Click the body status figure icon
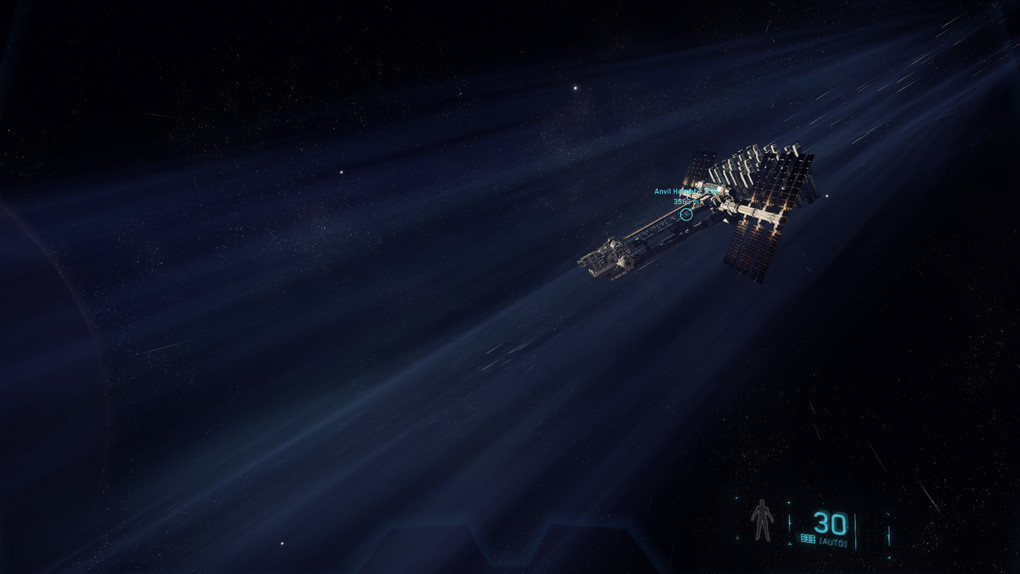 point(762,521)
